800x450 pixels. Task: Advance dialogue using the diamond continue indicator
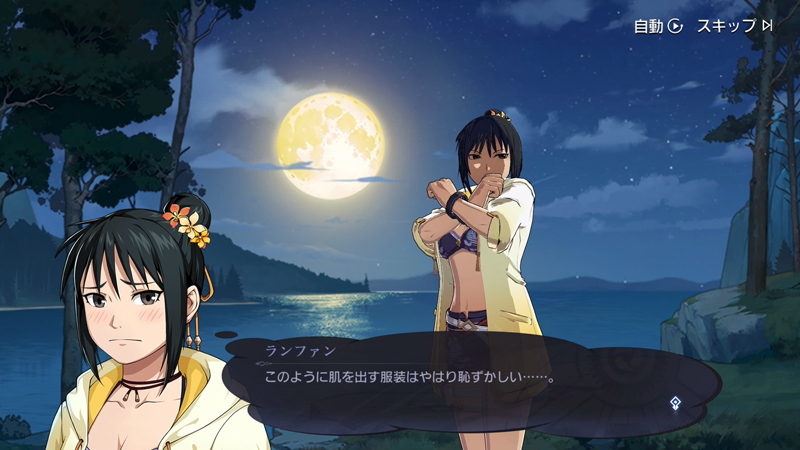[676, 403]
